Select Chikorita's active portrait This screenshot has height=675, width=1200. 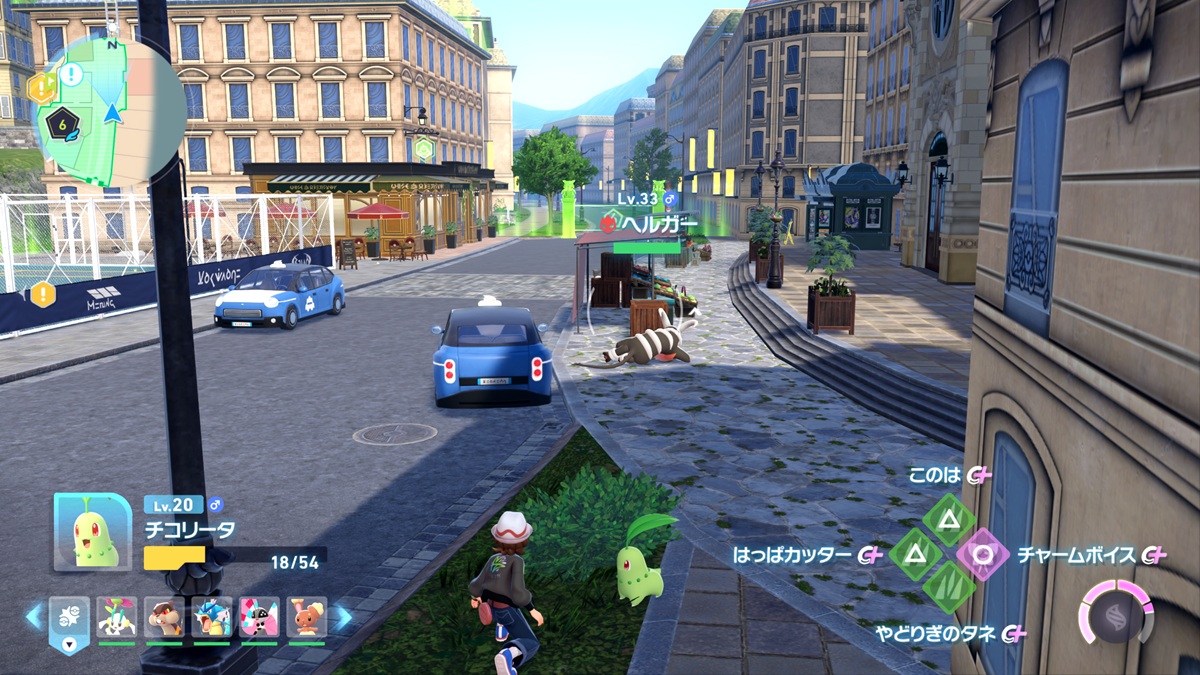[92, 532]
